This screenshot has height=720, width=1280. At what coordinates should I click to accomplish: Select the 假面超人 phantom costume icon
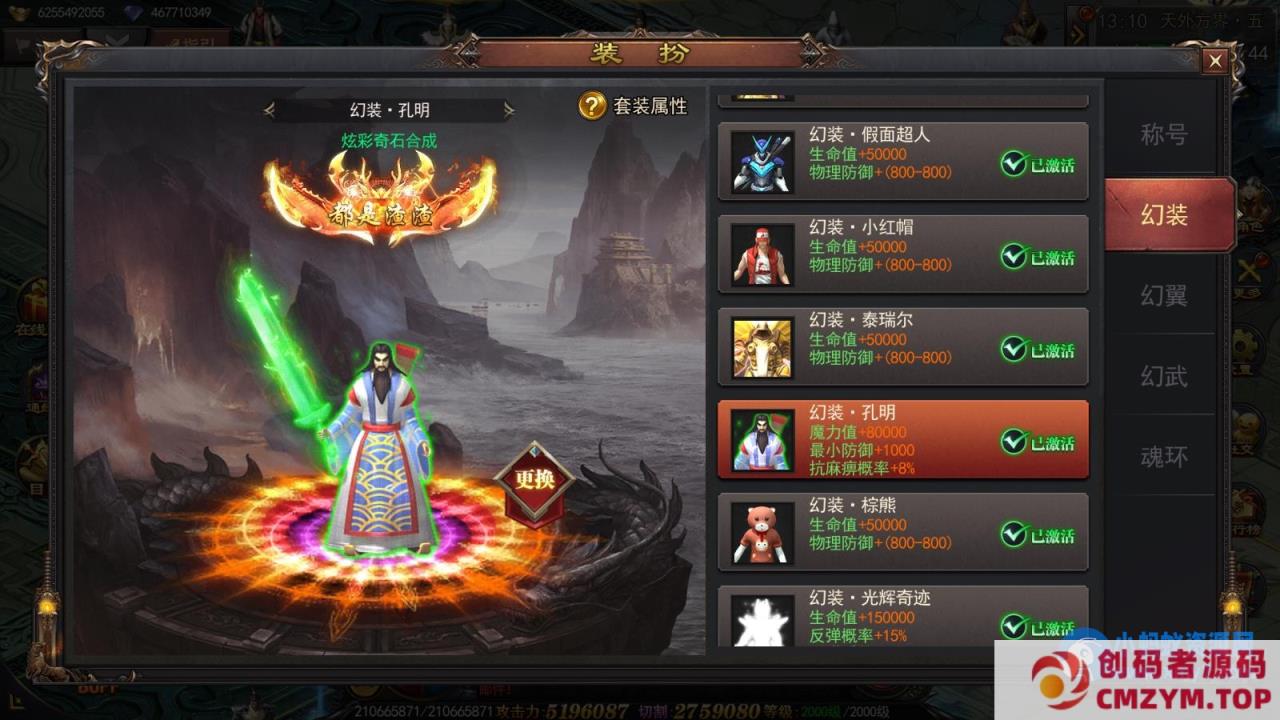762,162
